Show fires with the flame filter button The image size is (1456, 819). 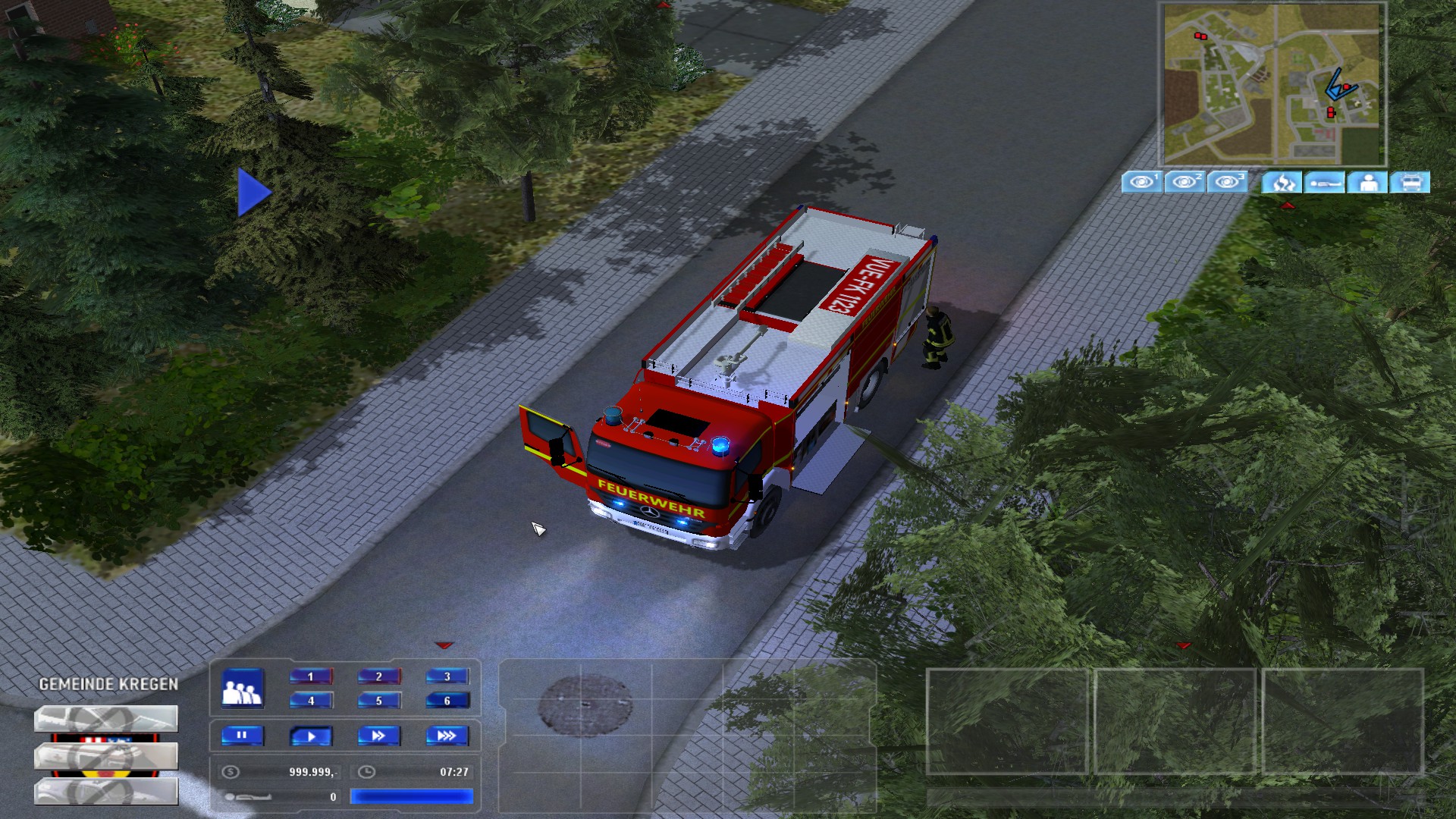pyautogui.click(x=1282, y=183)
